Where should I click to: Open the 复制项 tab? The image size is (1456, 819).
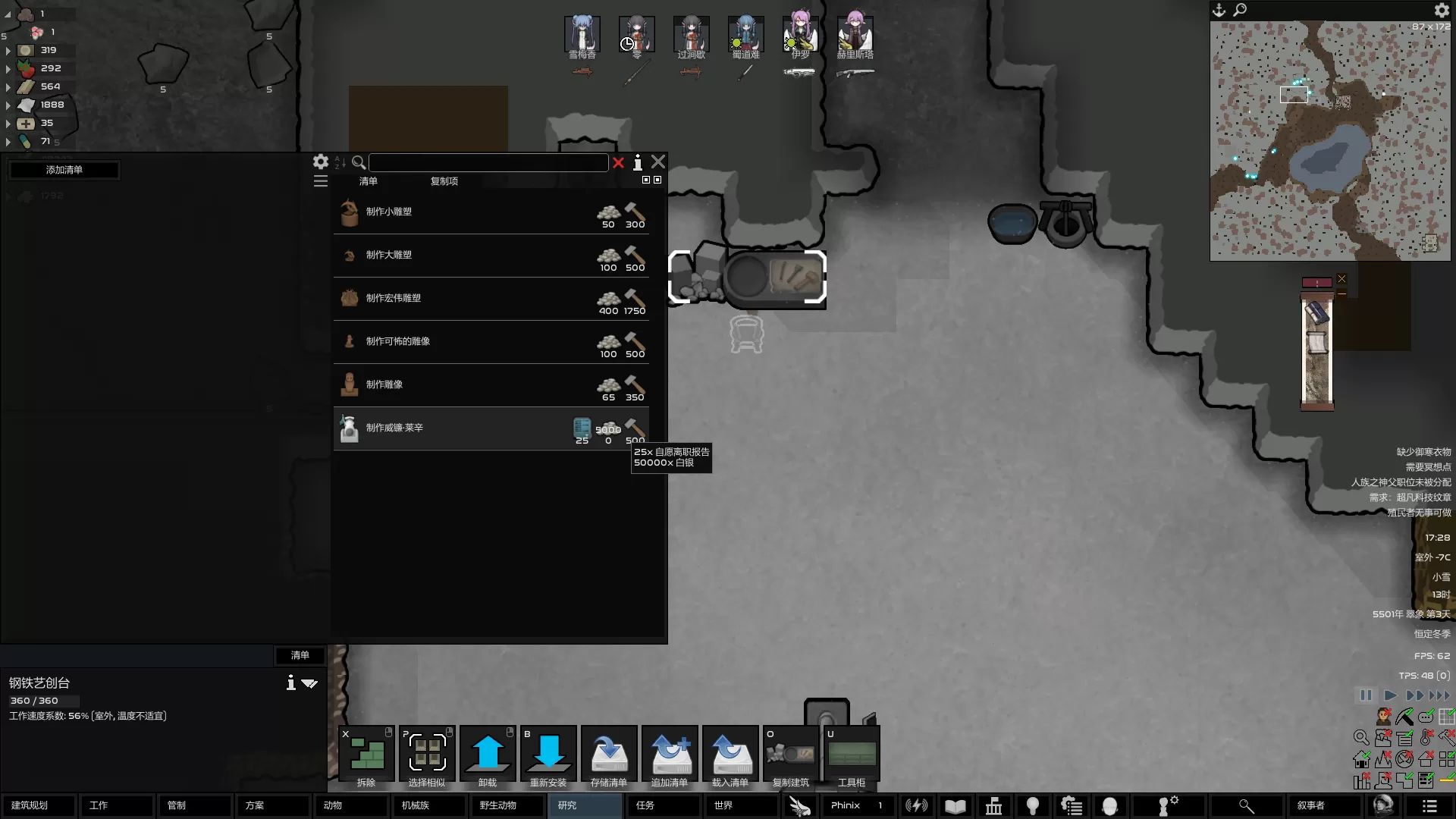444,181
